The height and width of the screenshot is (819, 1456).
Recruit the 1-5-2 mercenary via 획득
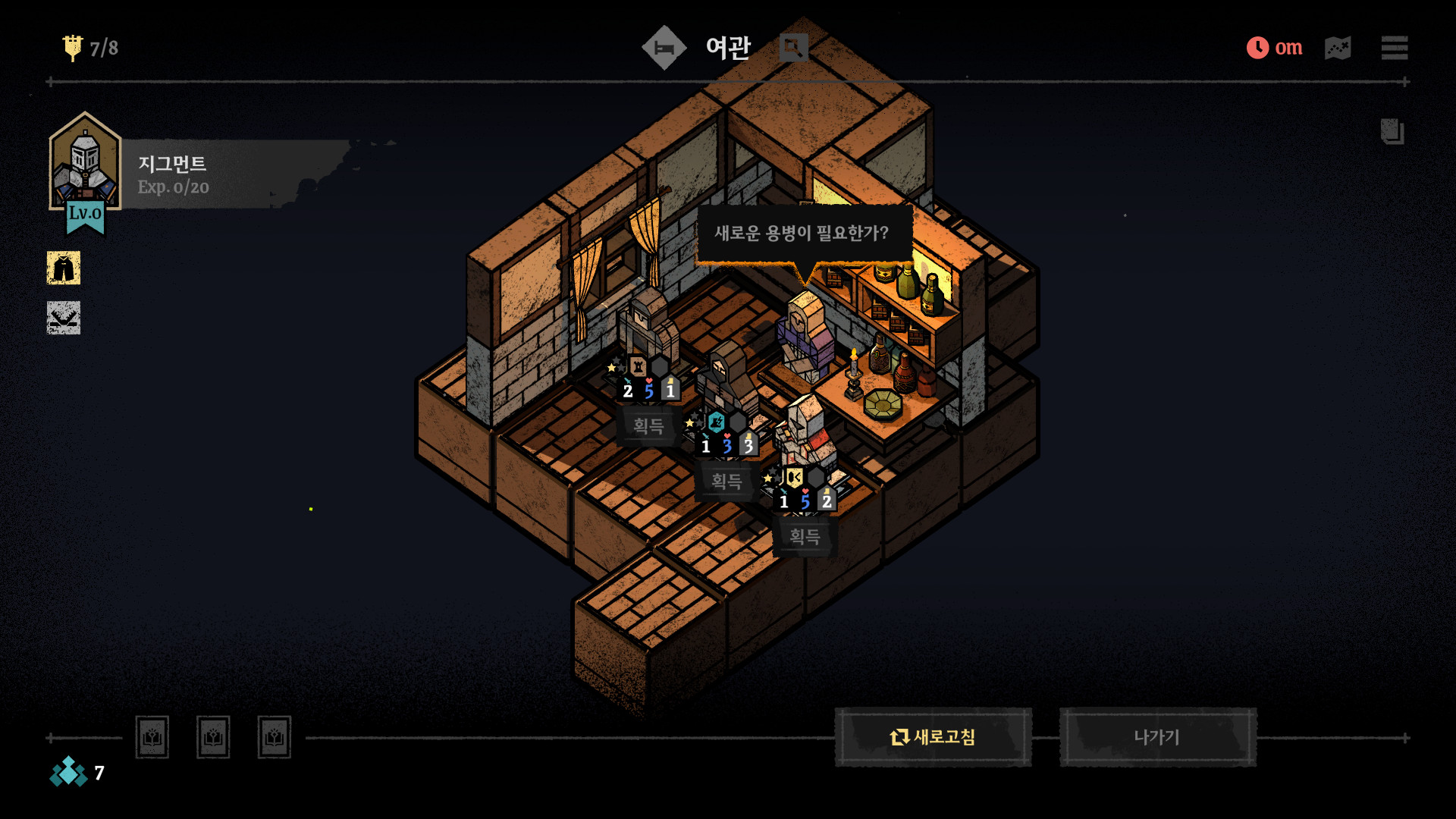coord(805,537)
